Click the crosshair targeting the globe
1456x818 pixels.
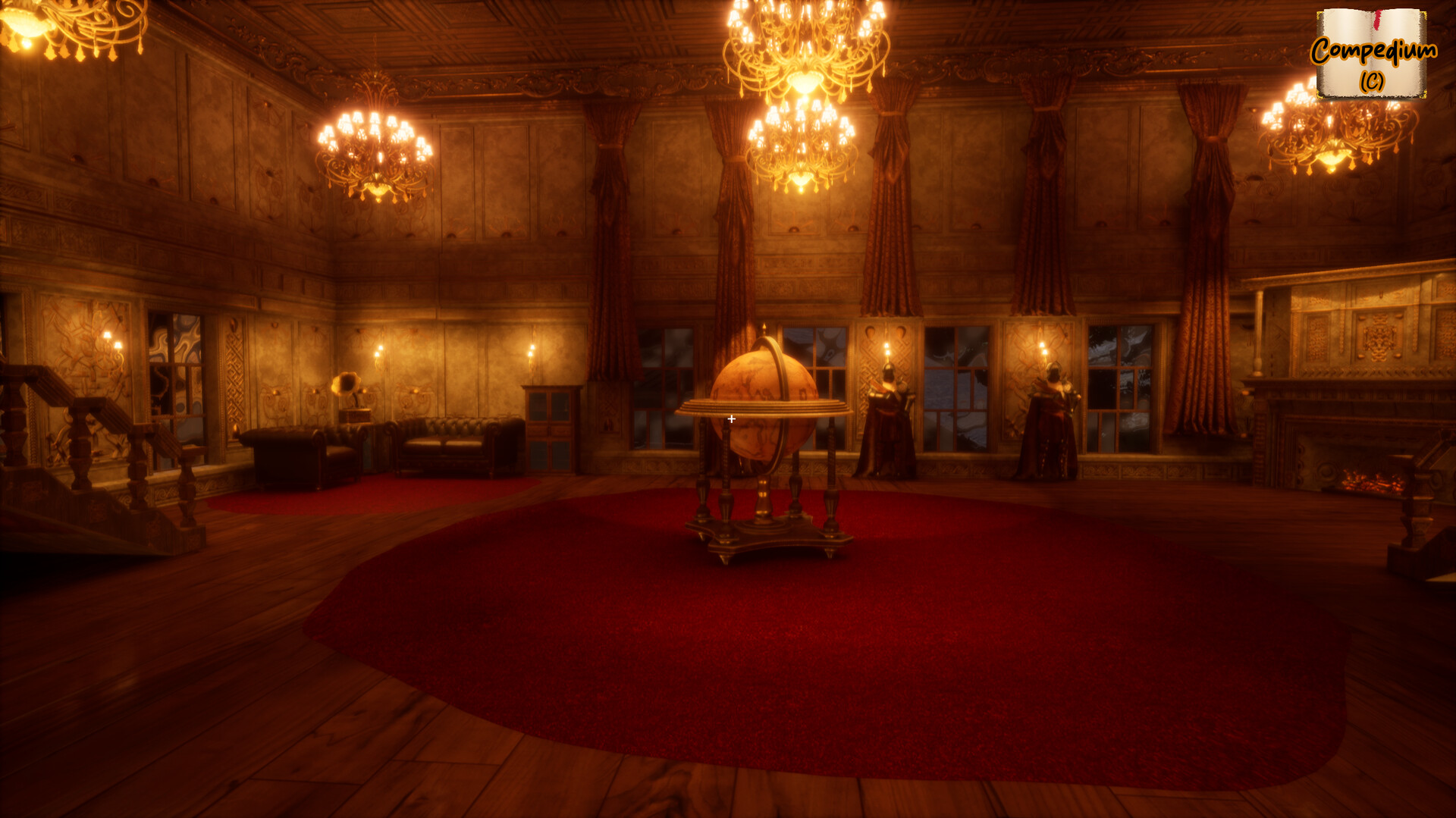coord(731,418)
